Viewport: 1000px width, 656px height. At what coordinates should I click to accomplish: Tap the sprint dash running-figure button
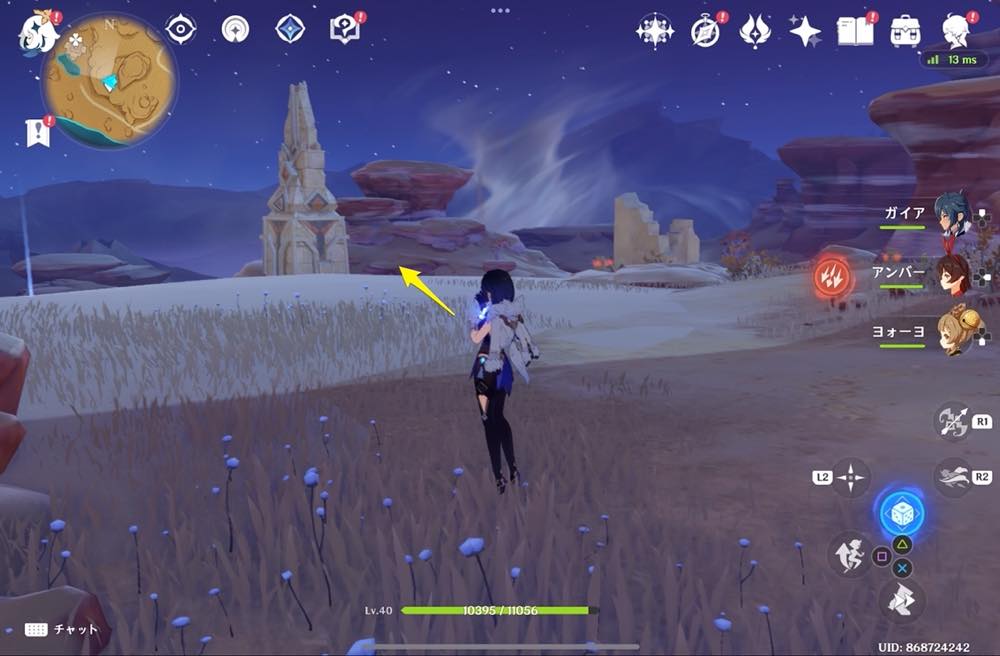(849, 555)
